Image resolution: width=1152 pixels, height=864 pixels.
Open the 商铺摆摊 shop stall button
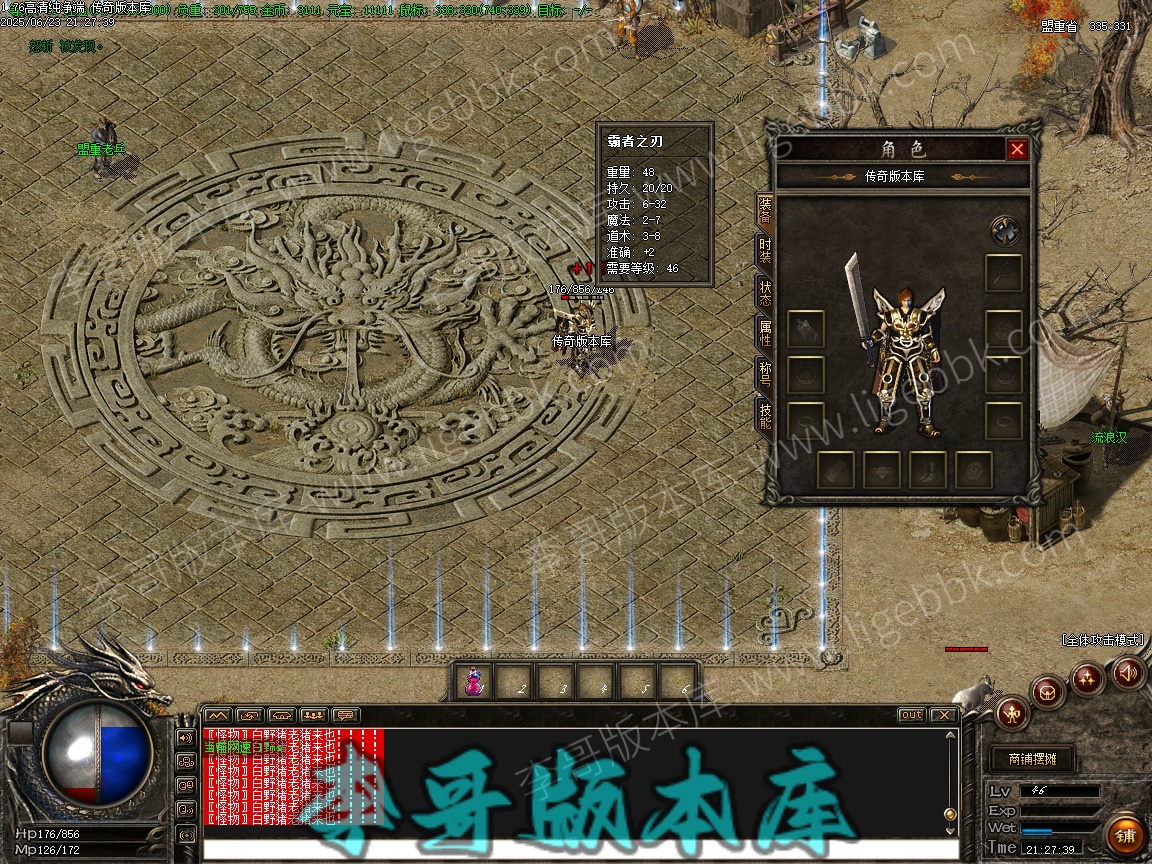pos(1031,759)
